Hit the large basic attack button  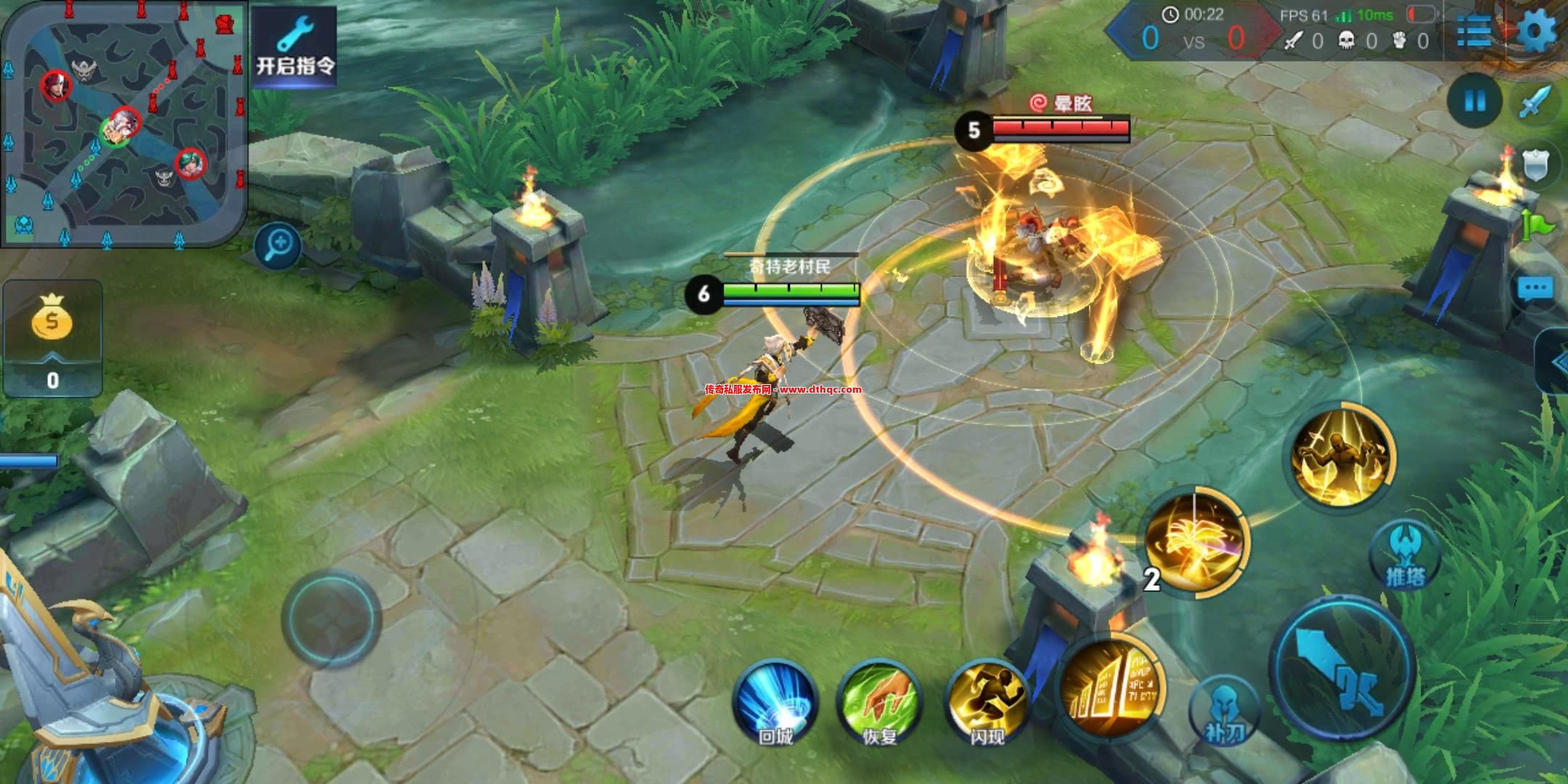pos(1343,666)
